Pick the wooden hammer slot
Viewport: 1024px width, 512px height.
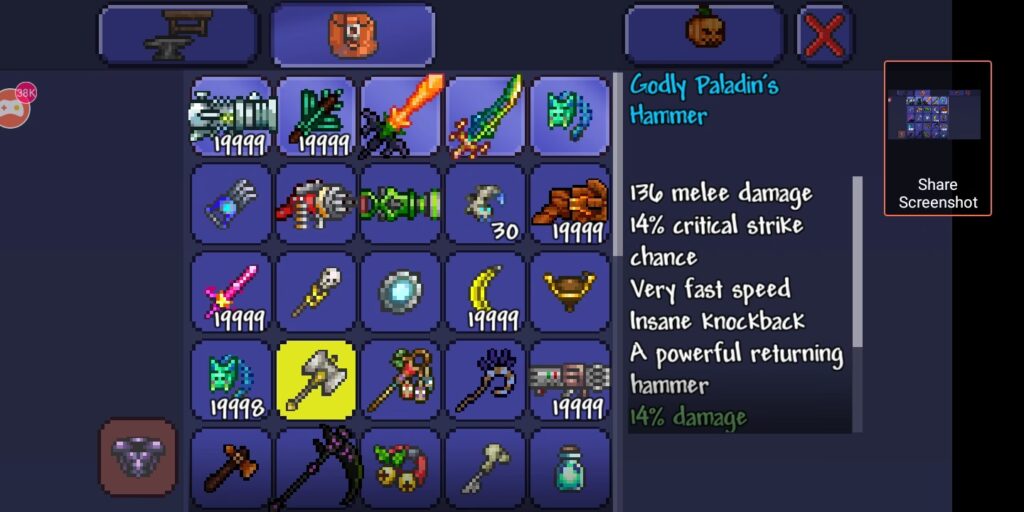tap(231, 468)
